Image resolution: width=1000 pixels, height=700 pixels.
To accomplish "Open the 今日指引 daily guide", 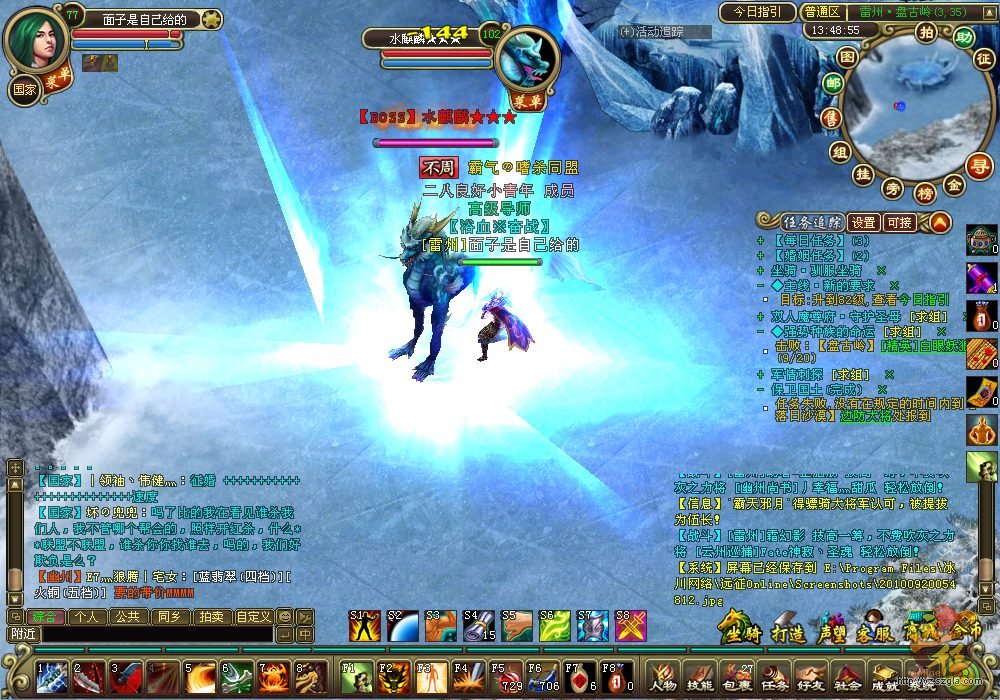I will point(757,13).
